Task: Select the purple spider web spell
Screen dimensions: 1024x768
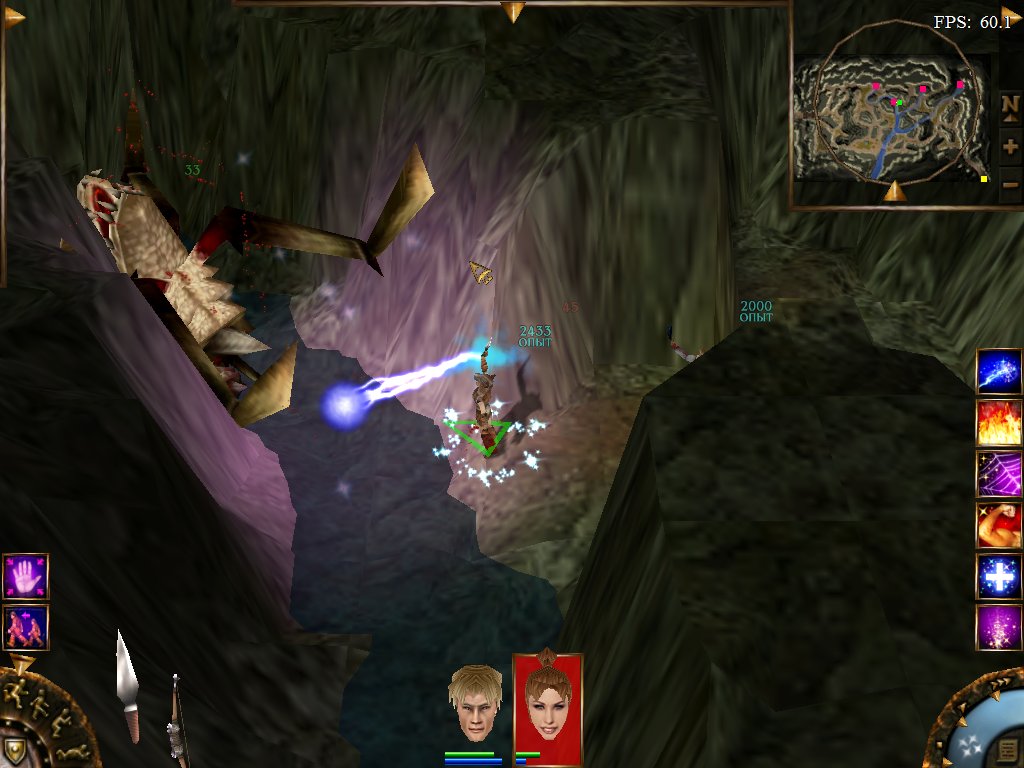Action: coord(998,474)
